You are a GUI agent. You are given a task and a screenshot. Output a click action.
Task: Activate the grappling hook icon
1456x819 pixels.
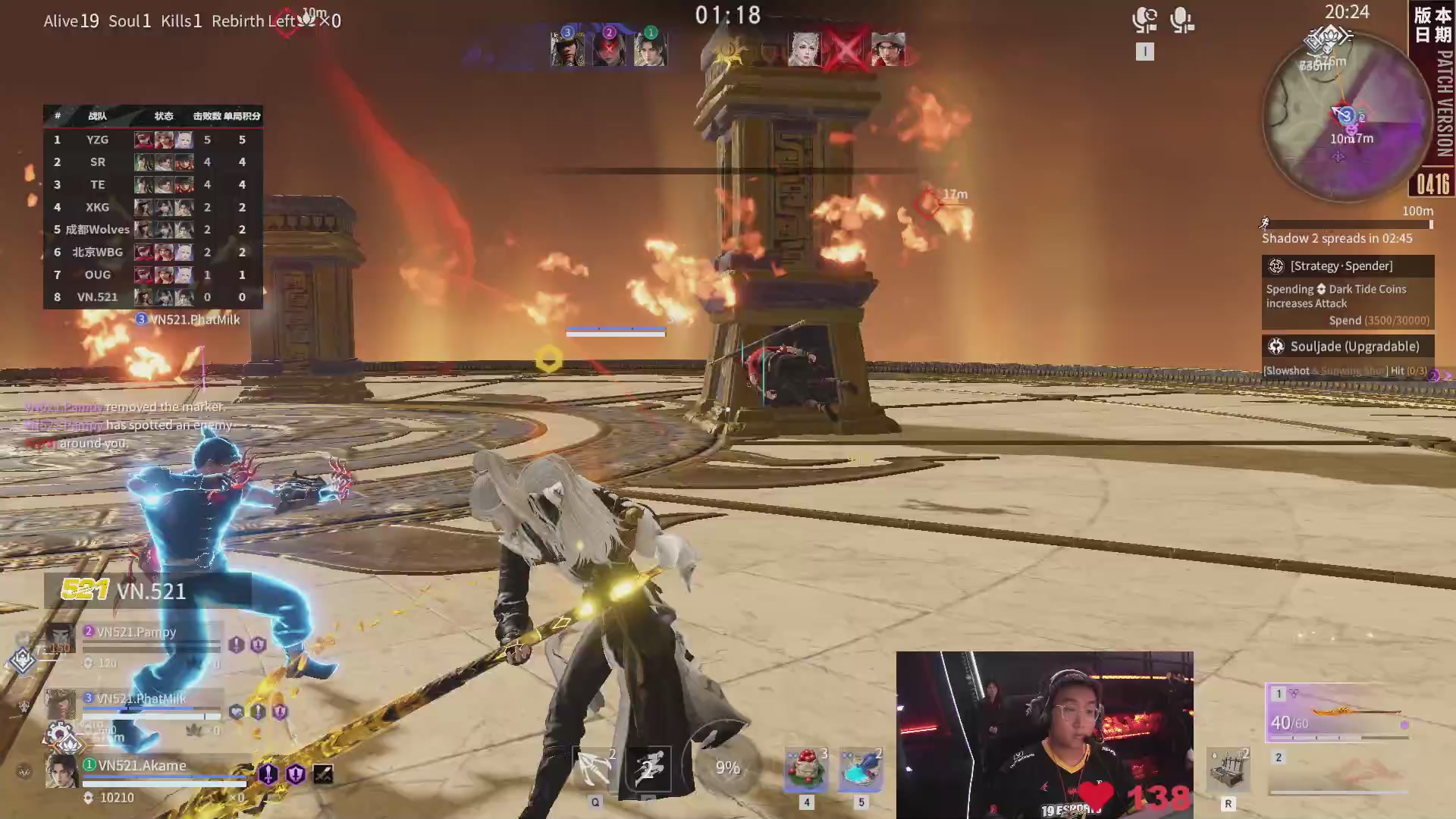(595, 769)
